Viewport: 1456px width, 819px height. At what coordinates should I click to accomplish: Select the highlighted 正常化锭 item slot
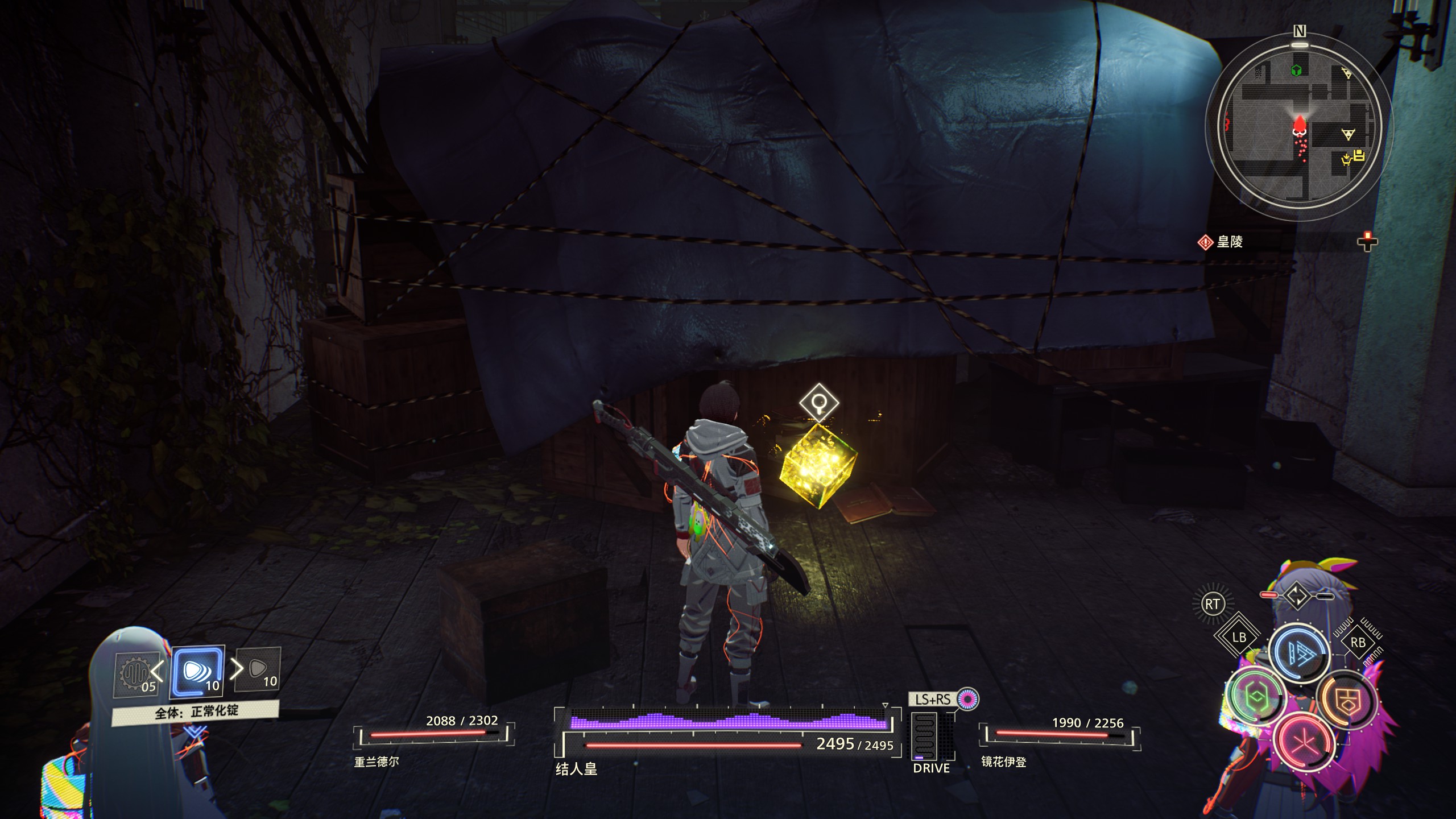tap(197, 672)
